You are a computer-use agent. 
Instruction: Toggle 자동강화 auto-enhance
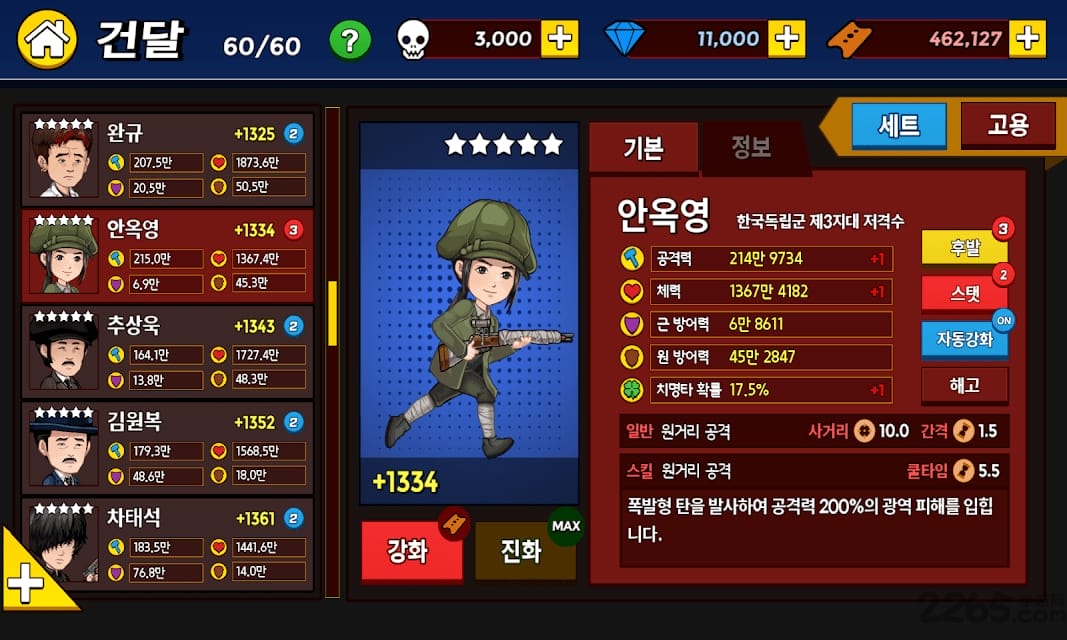964,340
